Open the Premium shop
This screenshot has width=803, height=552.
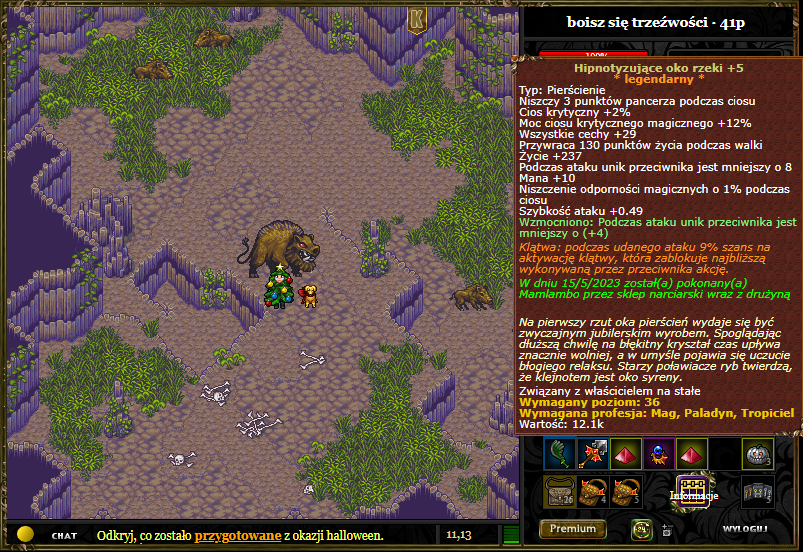click(x=573, y=528)
